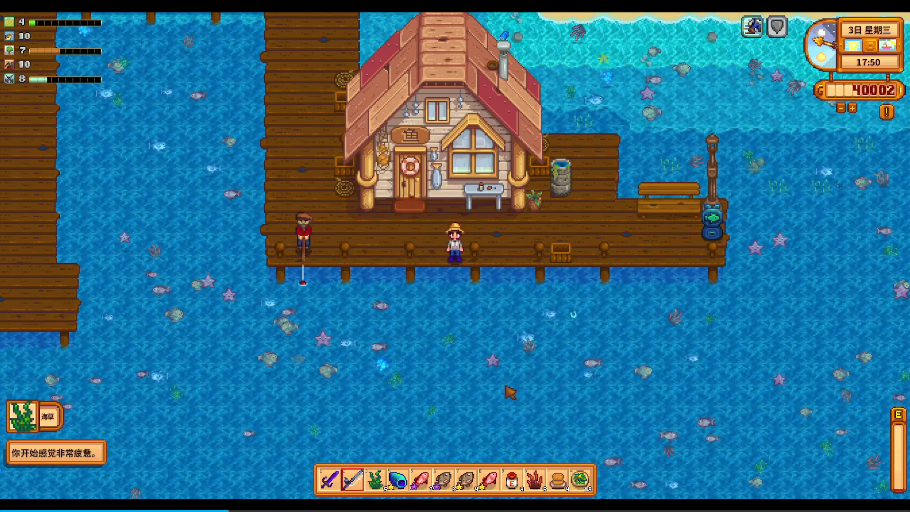Viewport: 910px width, 512px height.
Task: Open the journal with exclamation mark icon
Action: [886, 111]
